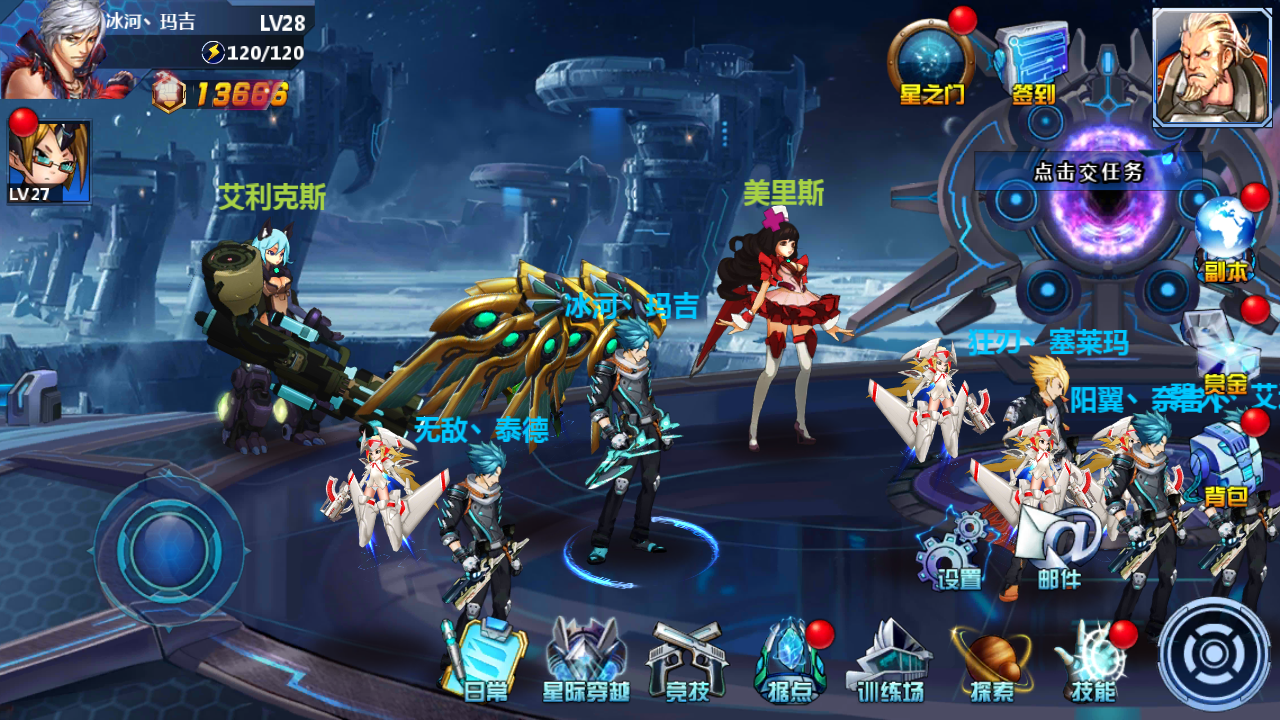Open the 日常 daily tasks menu

tap(485, 659)
